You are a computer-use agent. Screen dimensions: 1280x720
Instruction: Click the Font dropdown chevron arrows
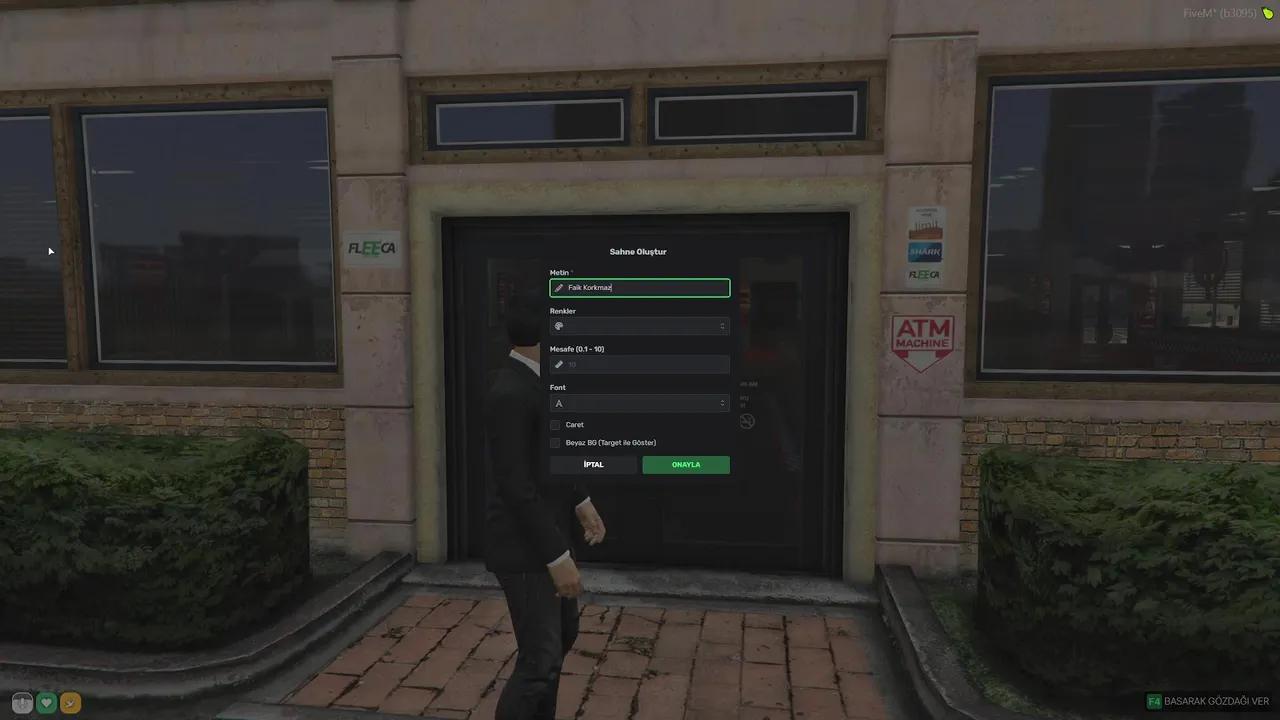point(722,403)
